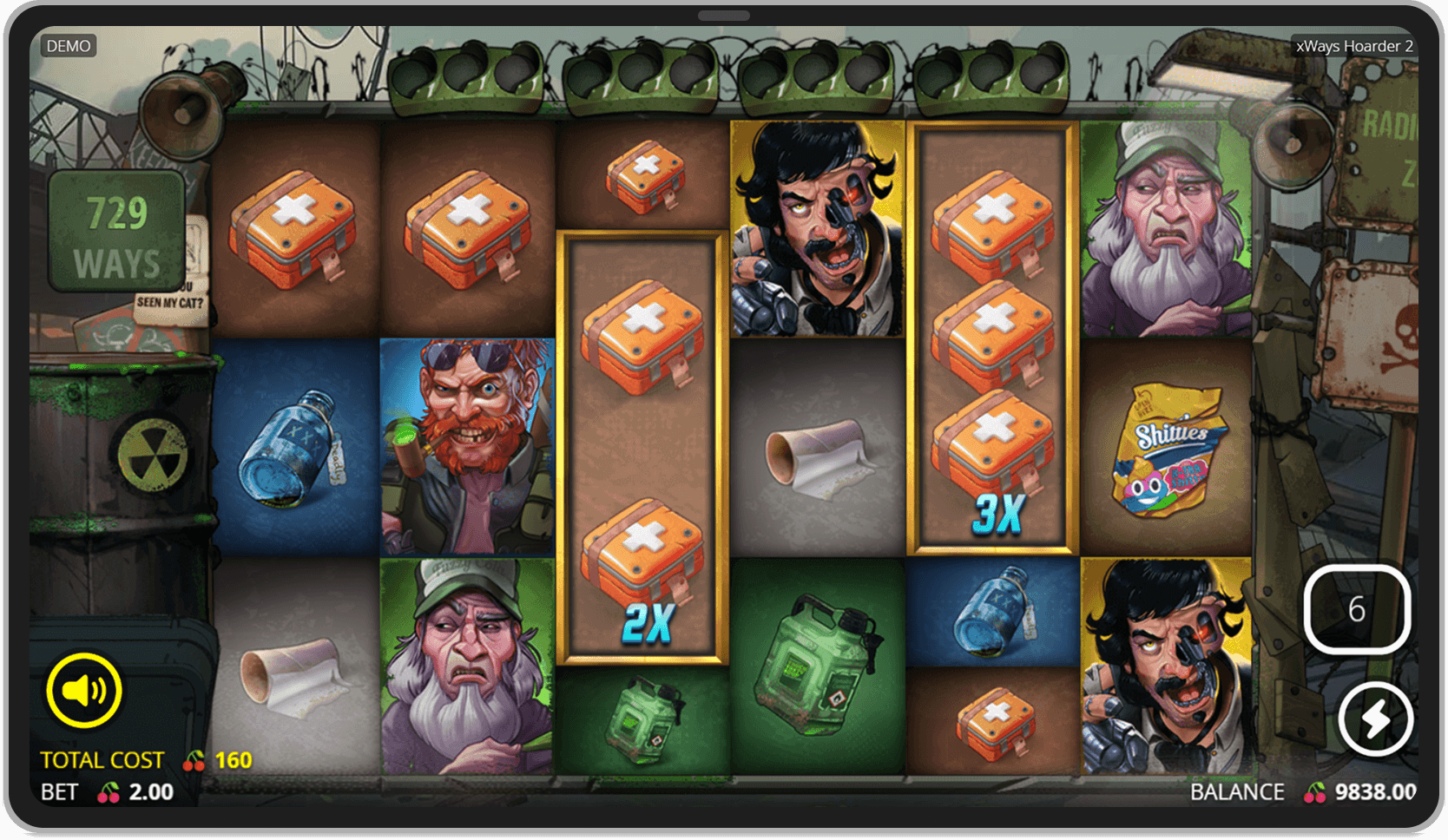Toggle the DEMO mode badge
1448x840 pixels.
70,45
